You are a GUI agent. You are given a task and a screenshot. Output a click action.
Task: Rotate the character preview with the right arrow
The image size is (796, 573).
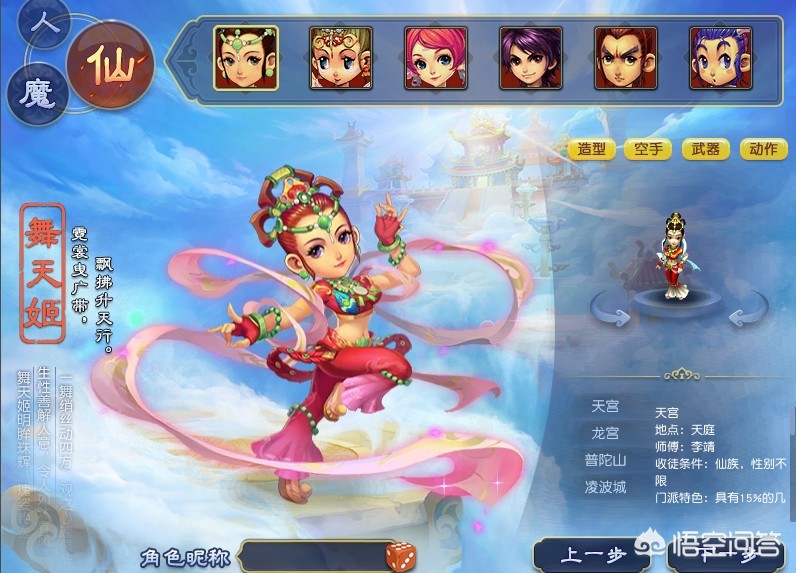(748, 315)
